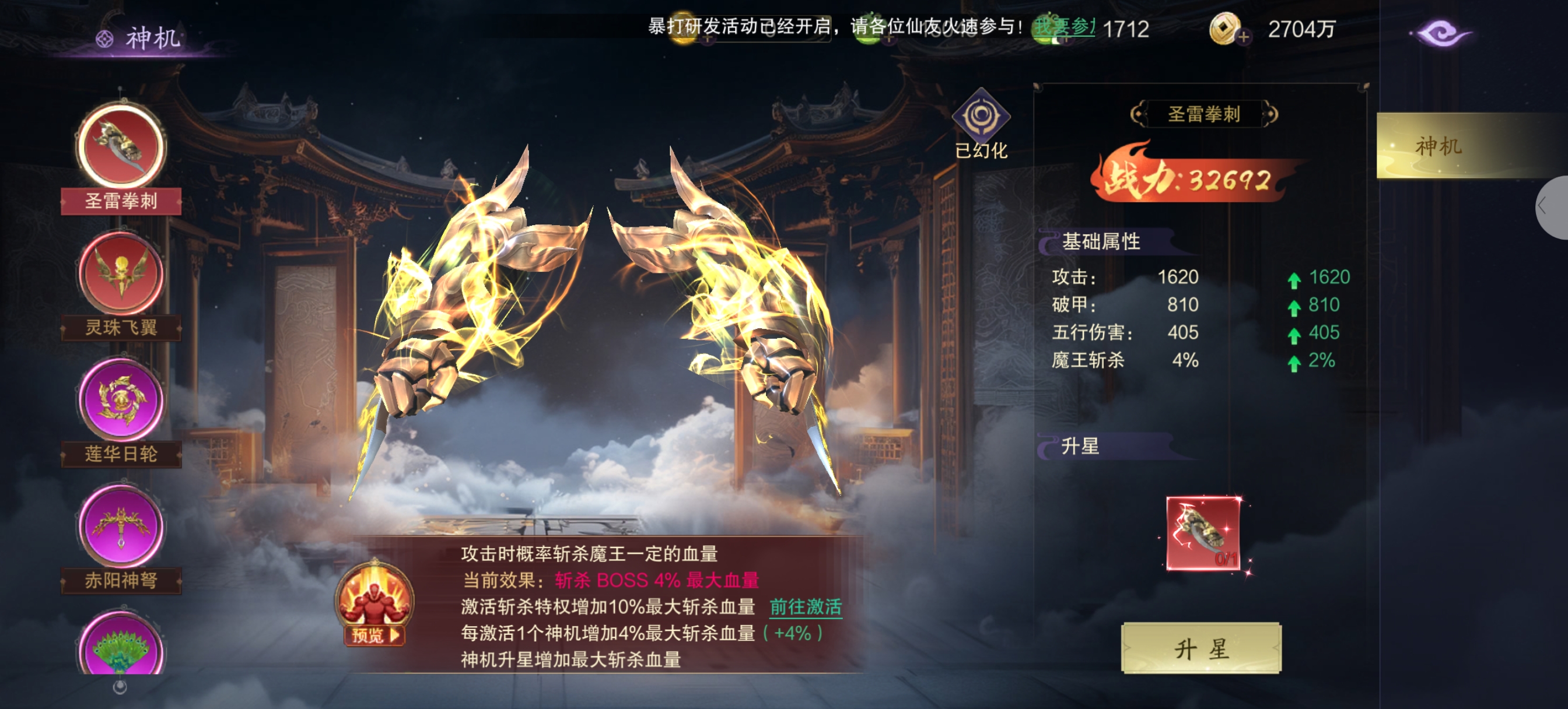Click the 升星 star upgrade button
Image resolution: width=1568 pixels, height=709 pixels.
tap(1200, 649)
